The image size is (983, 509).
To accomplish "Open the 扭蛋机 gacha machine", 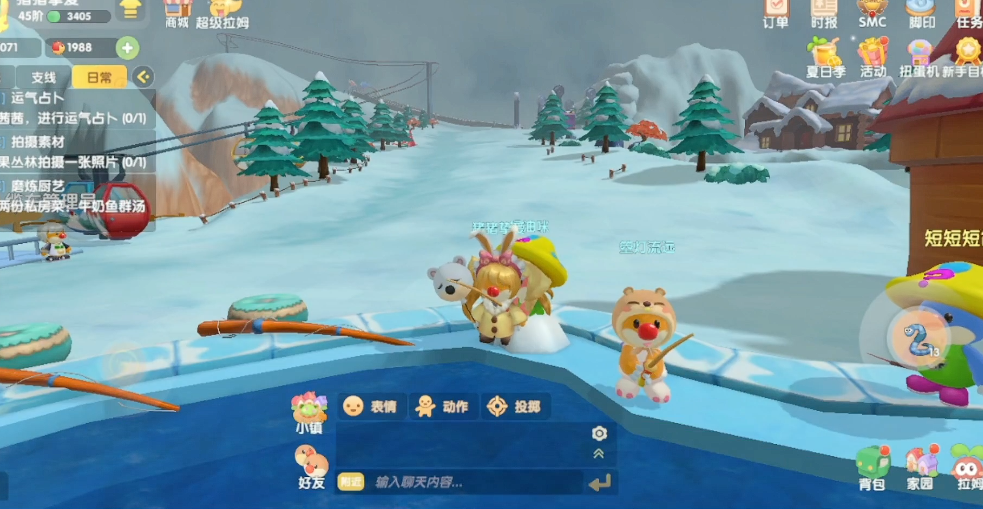I will 919,57.
